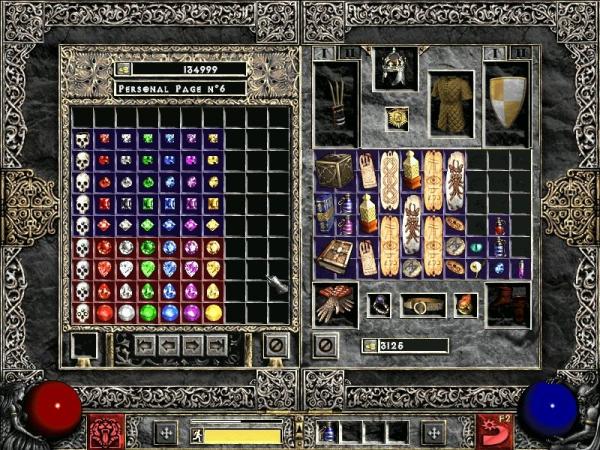This screenshot has height=450, width=600.
Task: Toggle run using the running figure icon
Action: (198, 434)
